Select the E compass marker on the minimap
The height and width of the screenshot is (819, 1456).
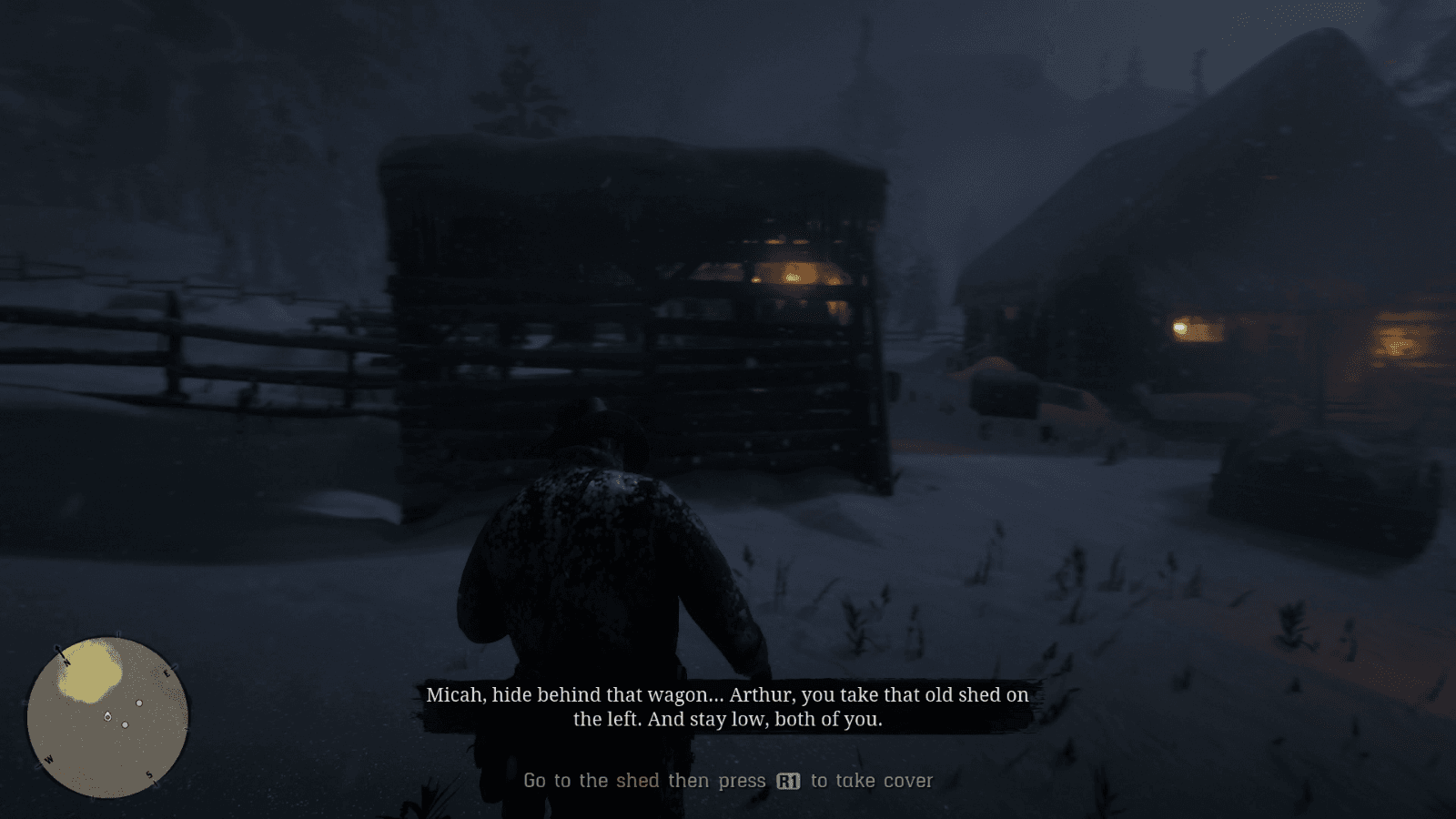point(167,672)
